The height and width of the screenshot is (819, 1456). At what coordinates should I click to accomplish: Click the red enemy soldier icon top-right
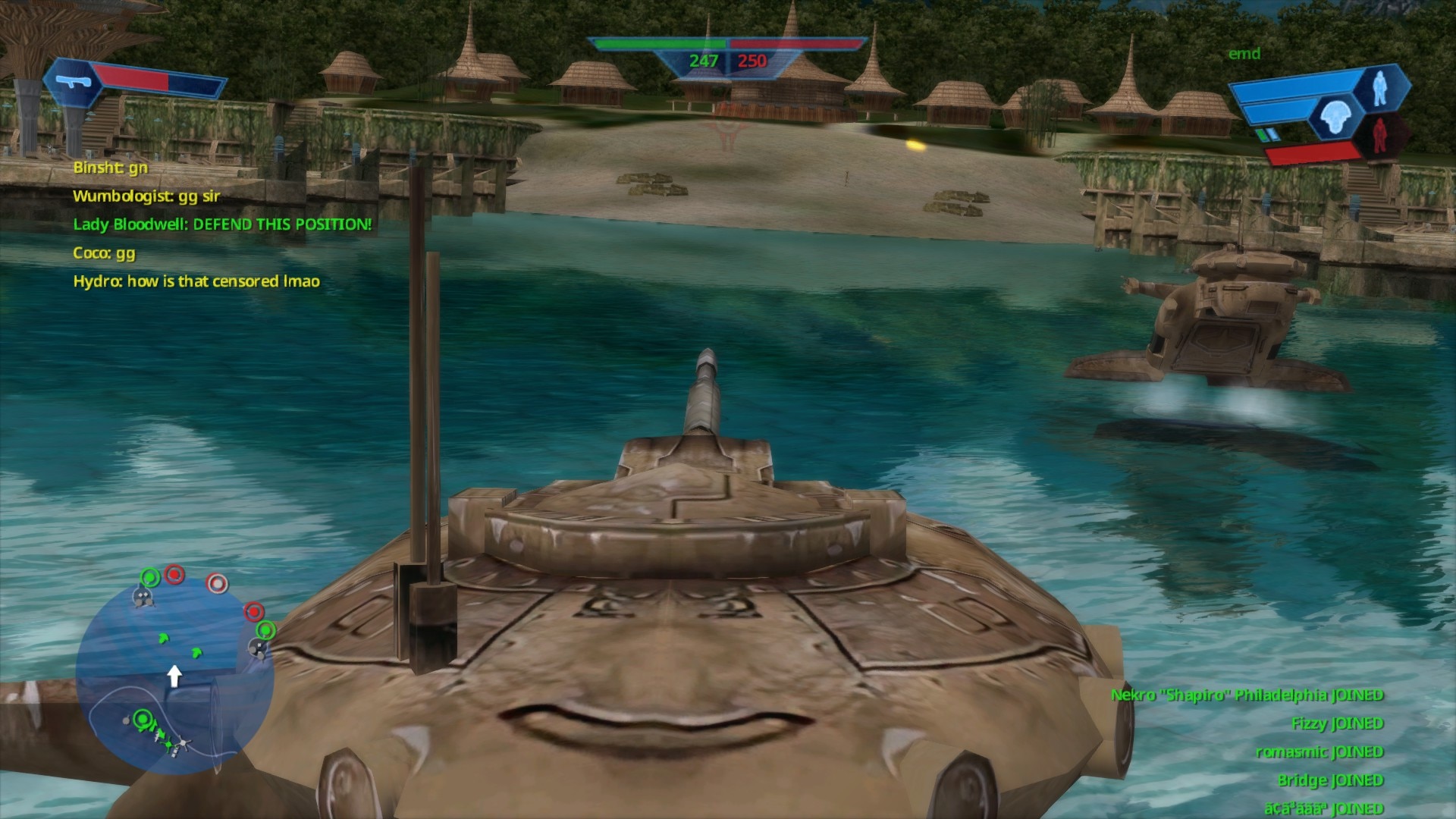1380,136
